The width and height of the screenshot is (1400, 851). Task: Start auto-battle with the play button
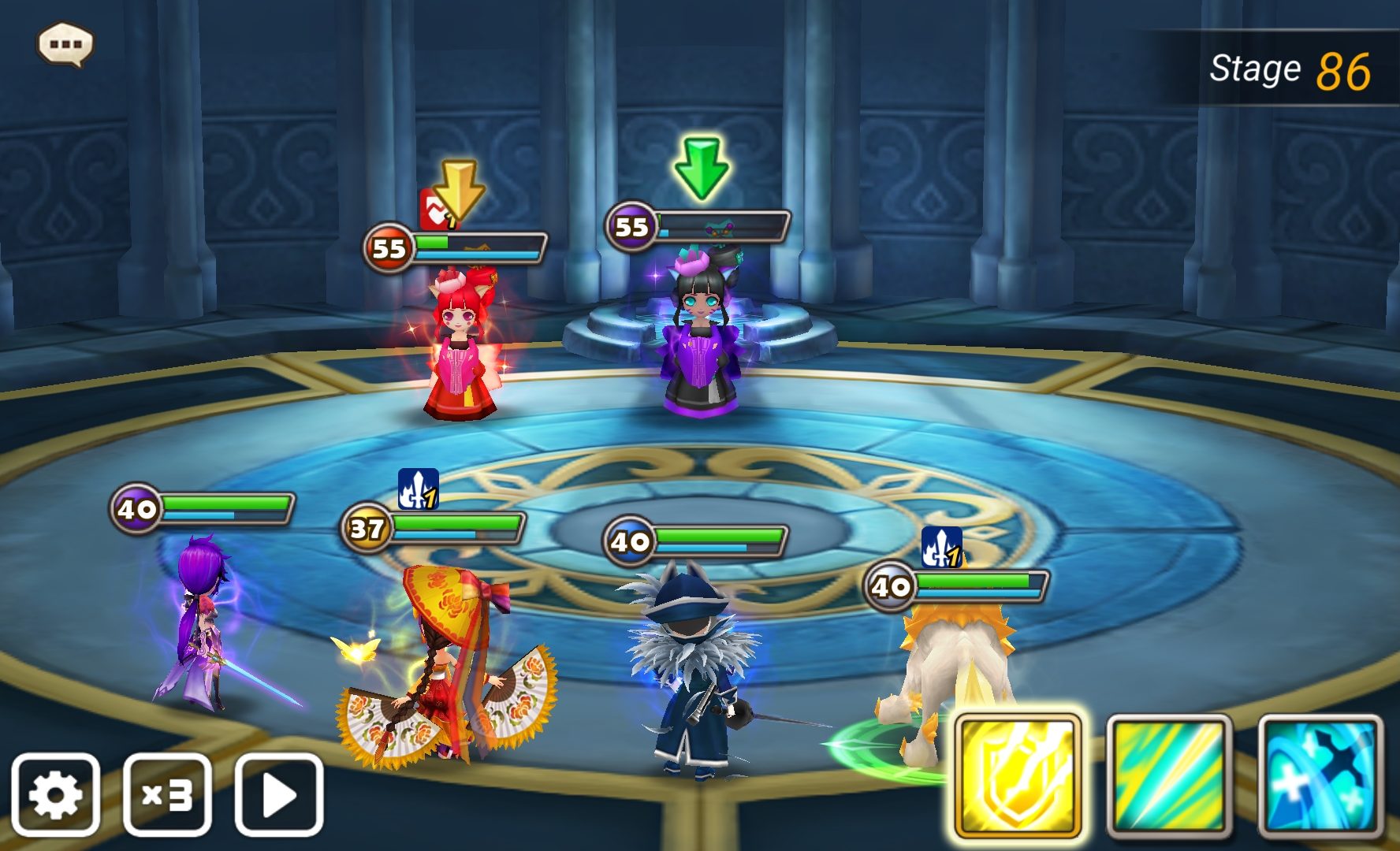click(x=279, y=794)
